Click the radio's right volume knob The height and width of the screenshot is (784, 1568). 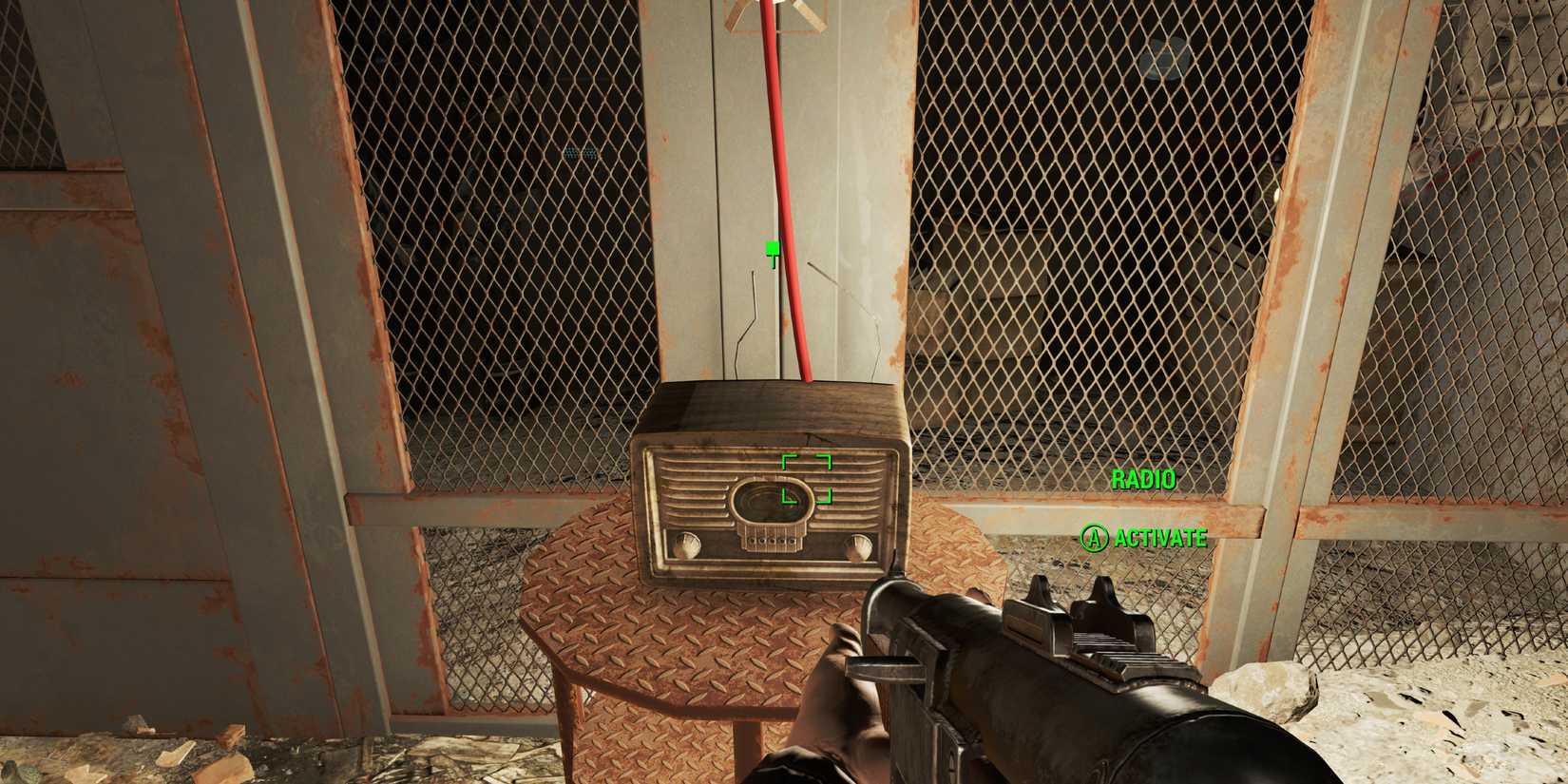[x=858, y=547]
